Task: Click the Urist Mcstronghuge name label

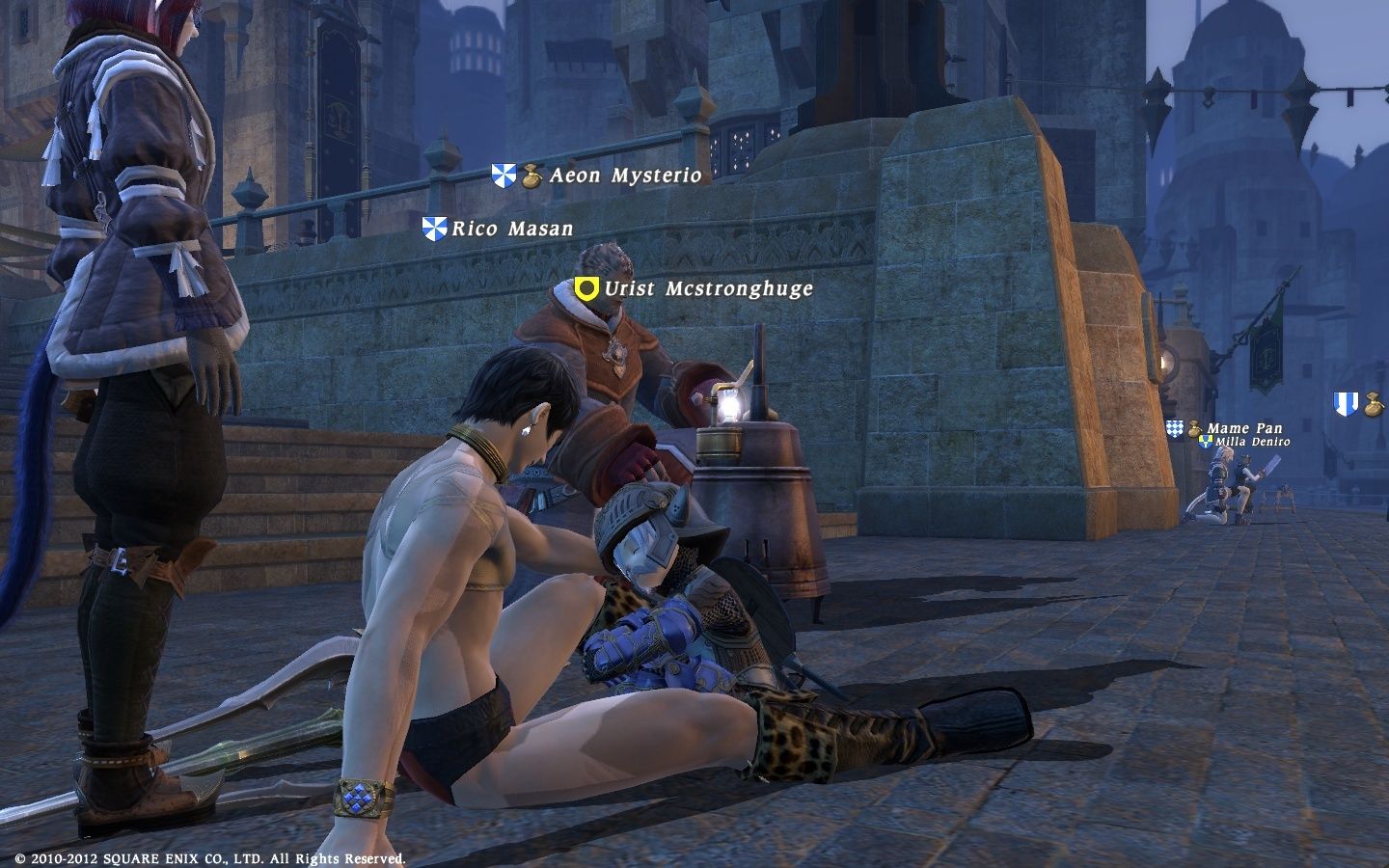Action: (708, 288)
